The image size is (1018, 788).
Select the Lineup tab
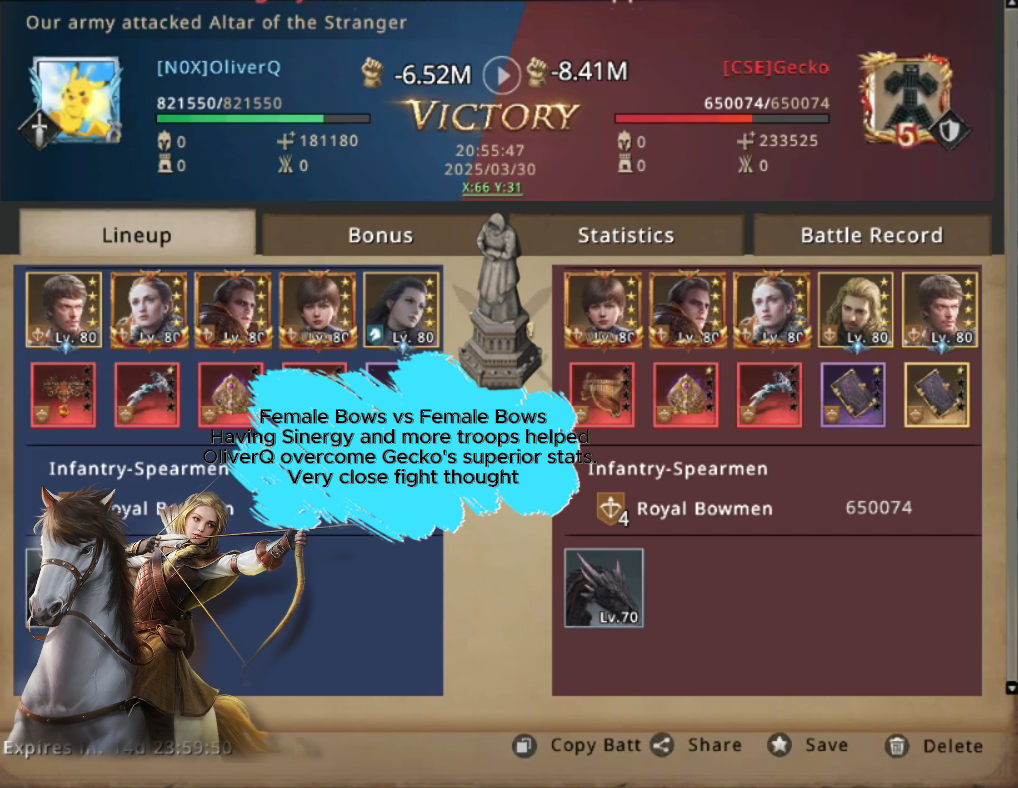click(136, 235)
